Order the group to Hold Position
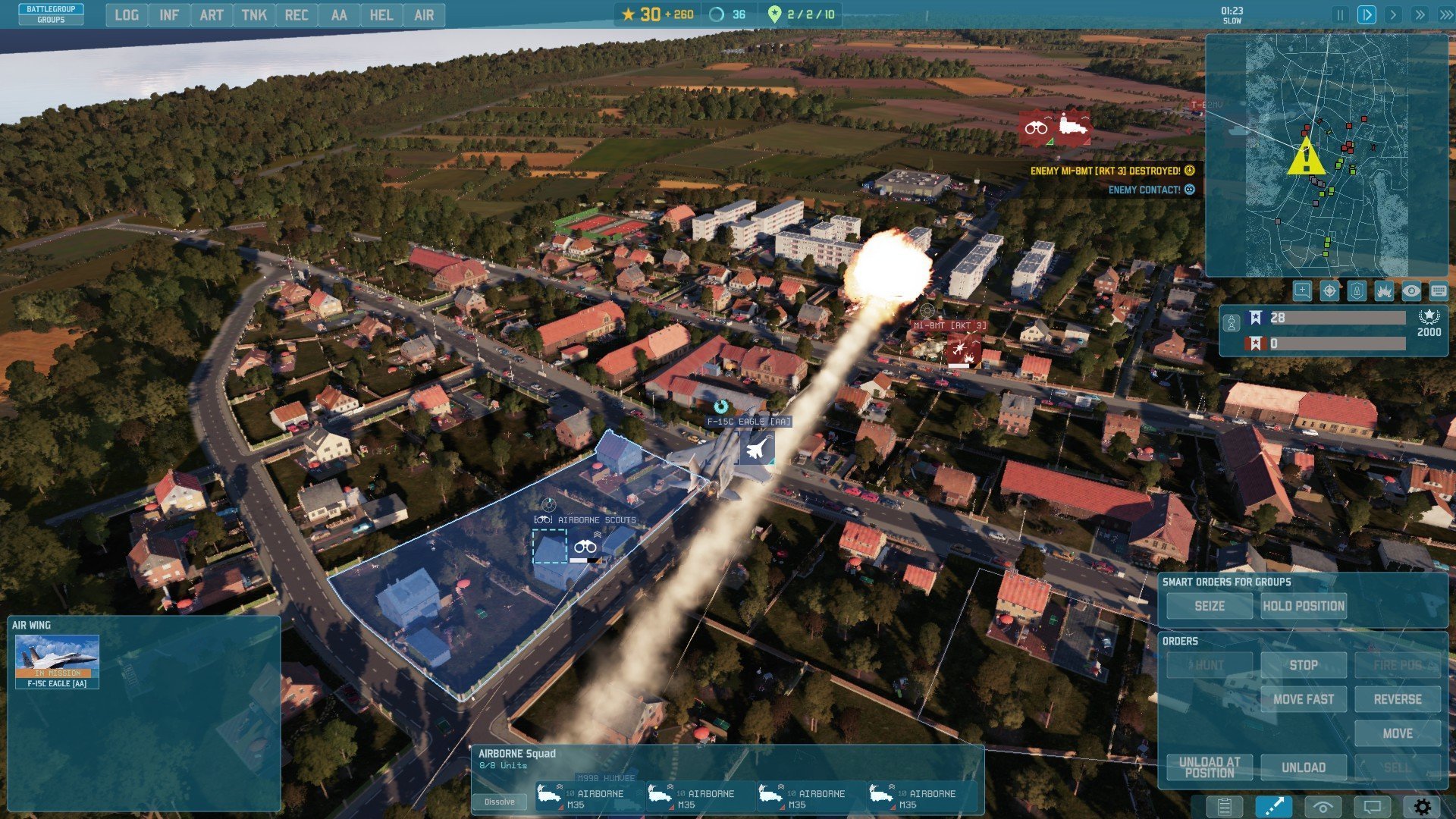The image size is (1456, 819). pyautogui.click(x=1303, y=606)
